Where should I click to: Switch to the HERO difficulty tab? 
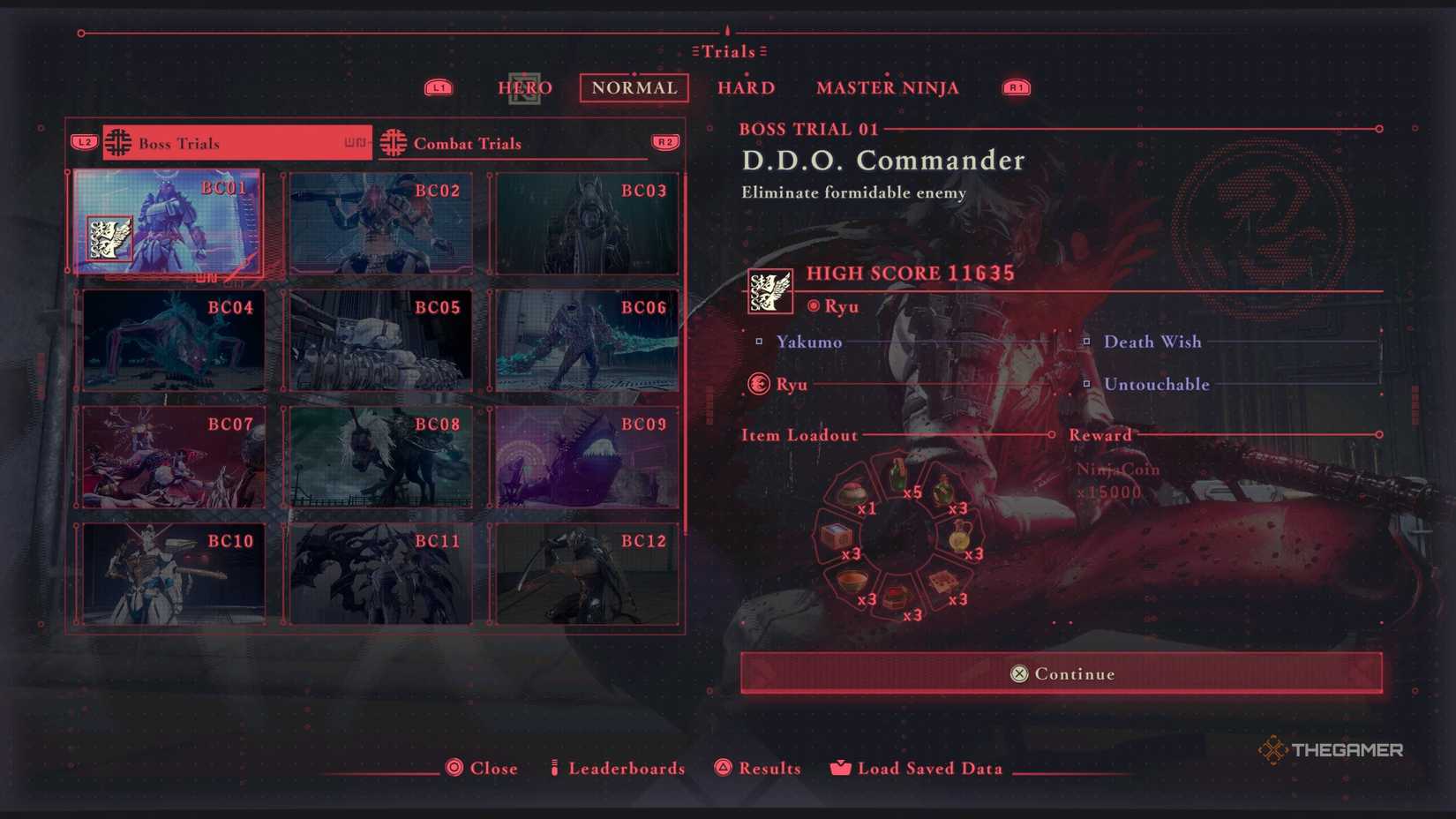[x=525, y=88]
